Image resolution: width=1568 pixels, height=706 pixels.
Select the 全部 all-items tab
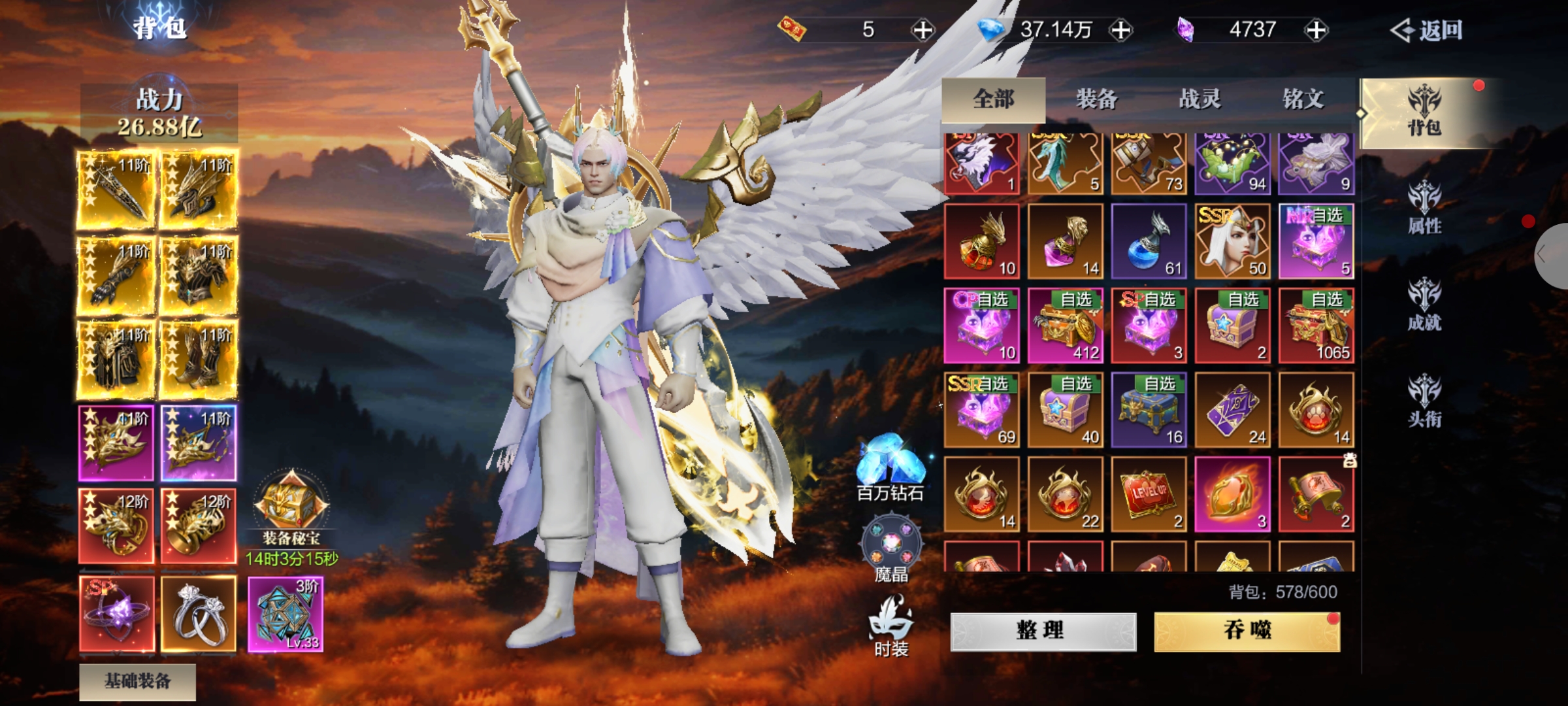pos(994,99)
